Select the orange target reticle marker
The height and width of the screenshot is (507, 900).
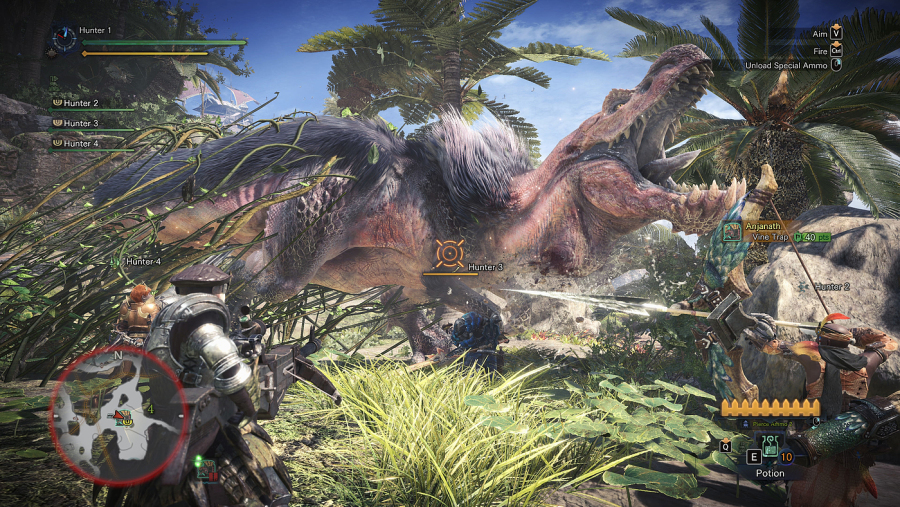point(449,253)
